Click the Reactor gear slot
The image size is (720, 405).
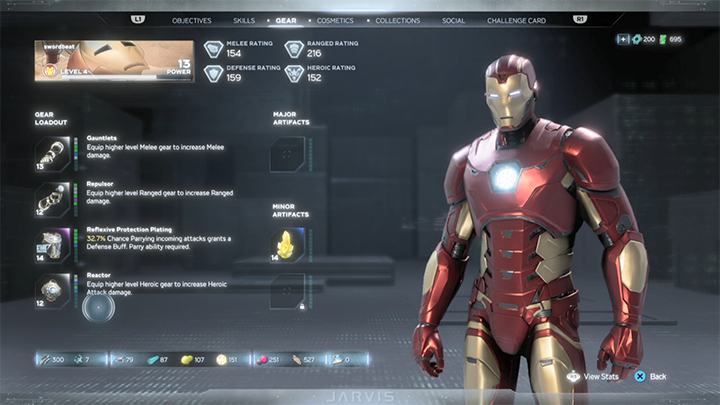coord(51,289)
